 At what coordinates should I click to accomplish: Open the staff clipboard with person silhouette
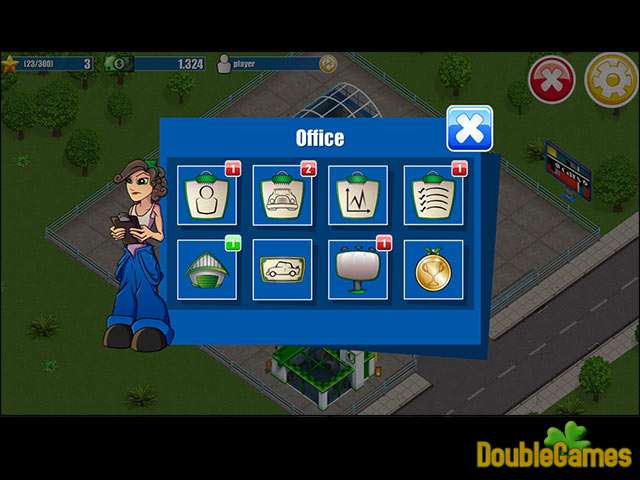tap(207, 194)
